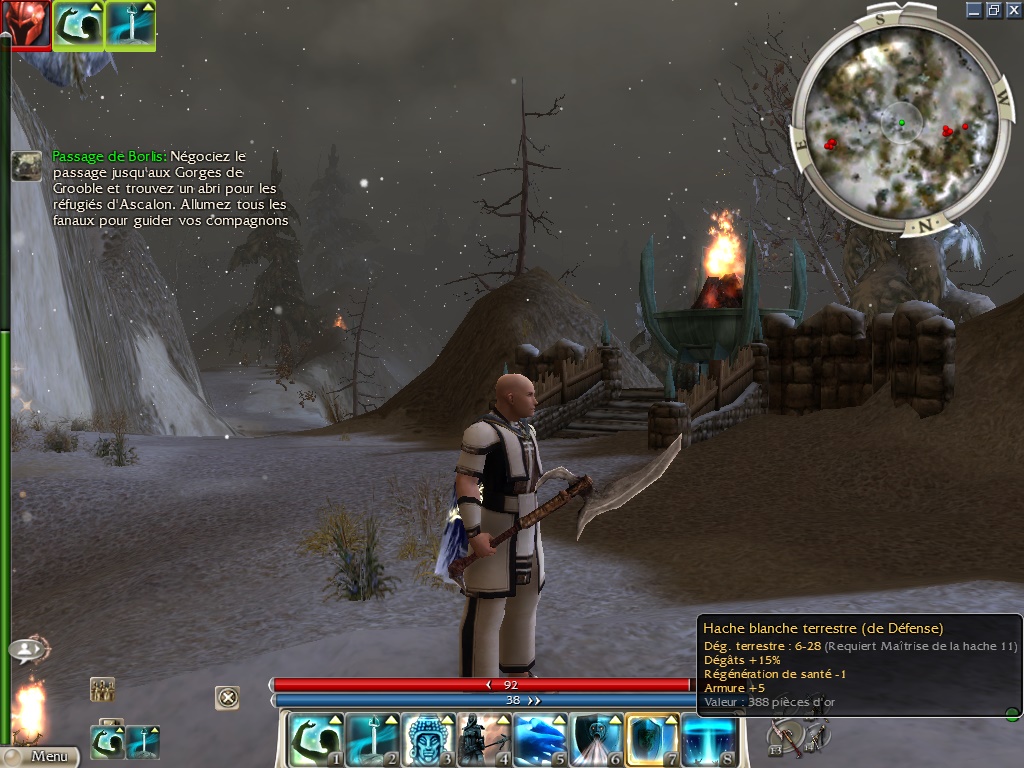Open the party formation figures icon
1024x768 pixels.
click(x=102, y=689)
